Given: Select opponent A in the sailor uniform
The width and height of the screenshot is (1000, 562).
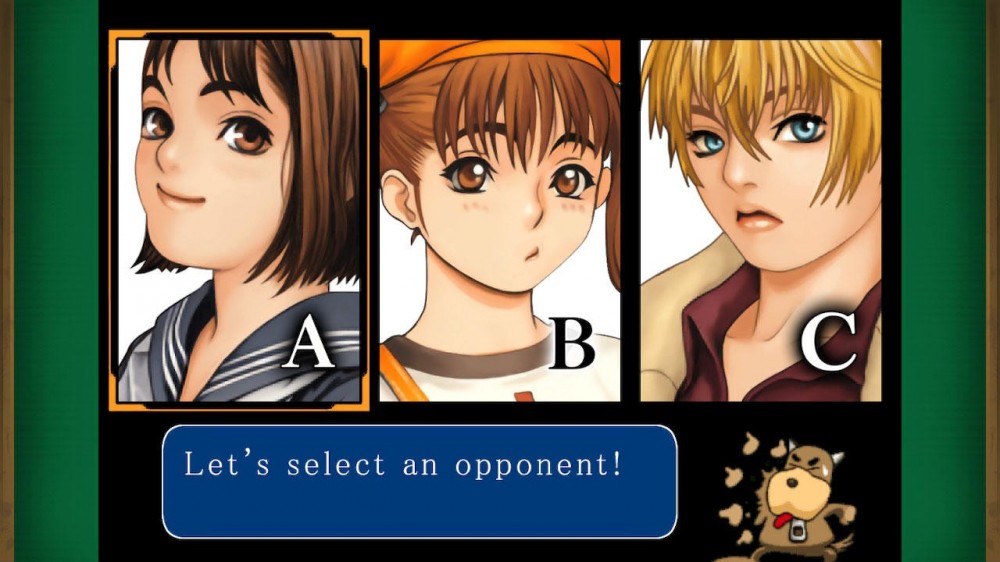Looking at the screenshot, I should point(239,220).
